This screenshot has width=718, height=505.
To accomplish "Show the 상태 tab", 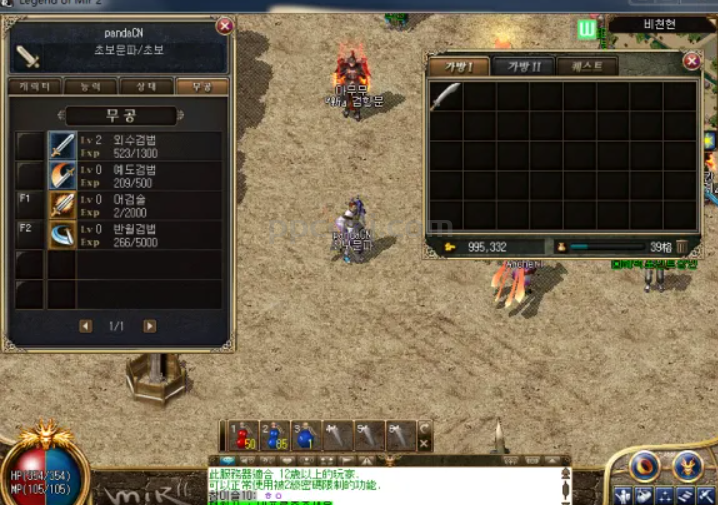I will click(x=146, y=87).
